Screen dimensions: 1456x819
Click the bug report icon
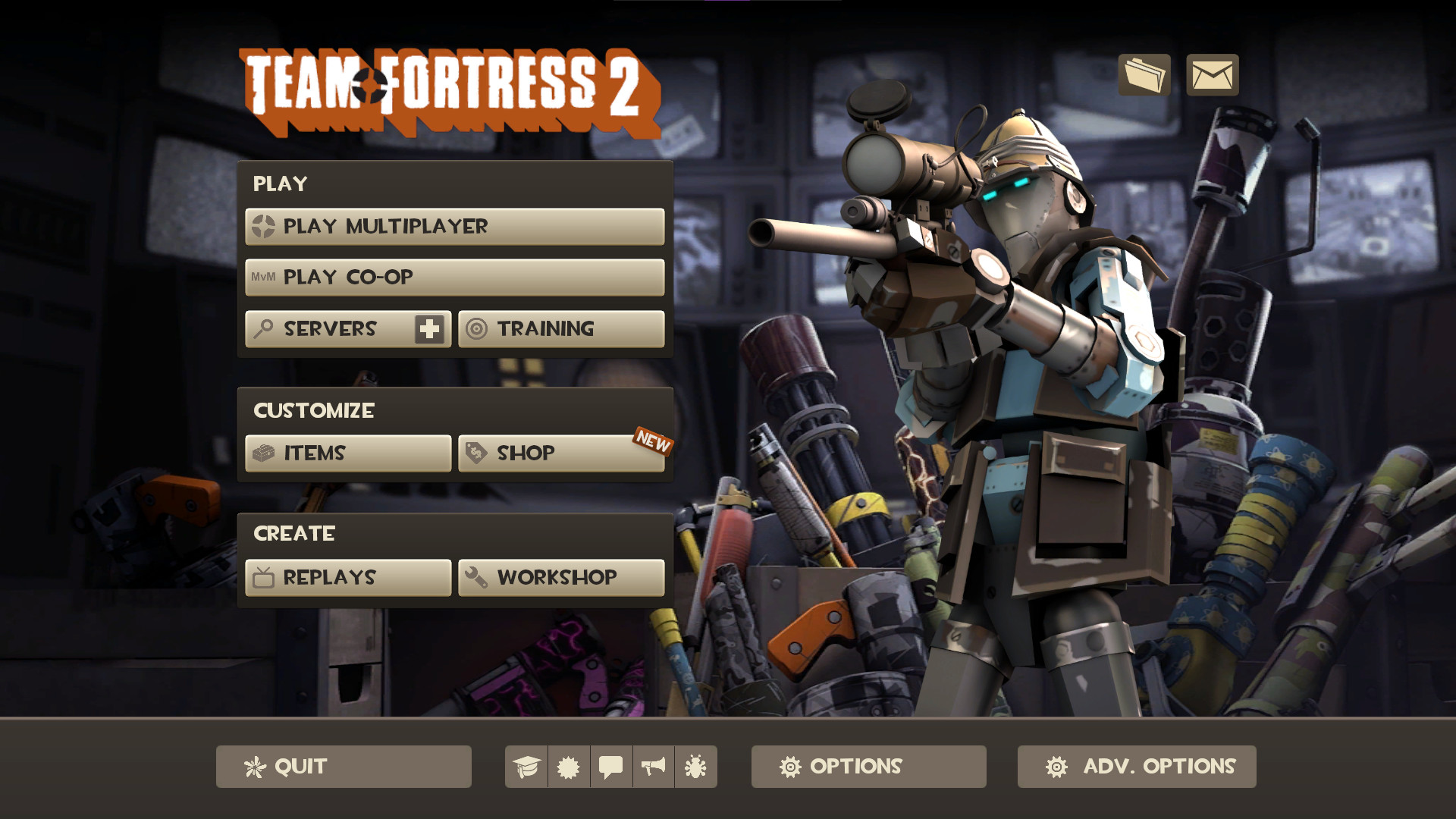click(695, 767)
